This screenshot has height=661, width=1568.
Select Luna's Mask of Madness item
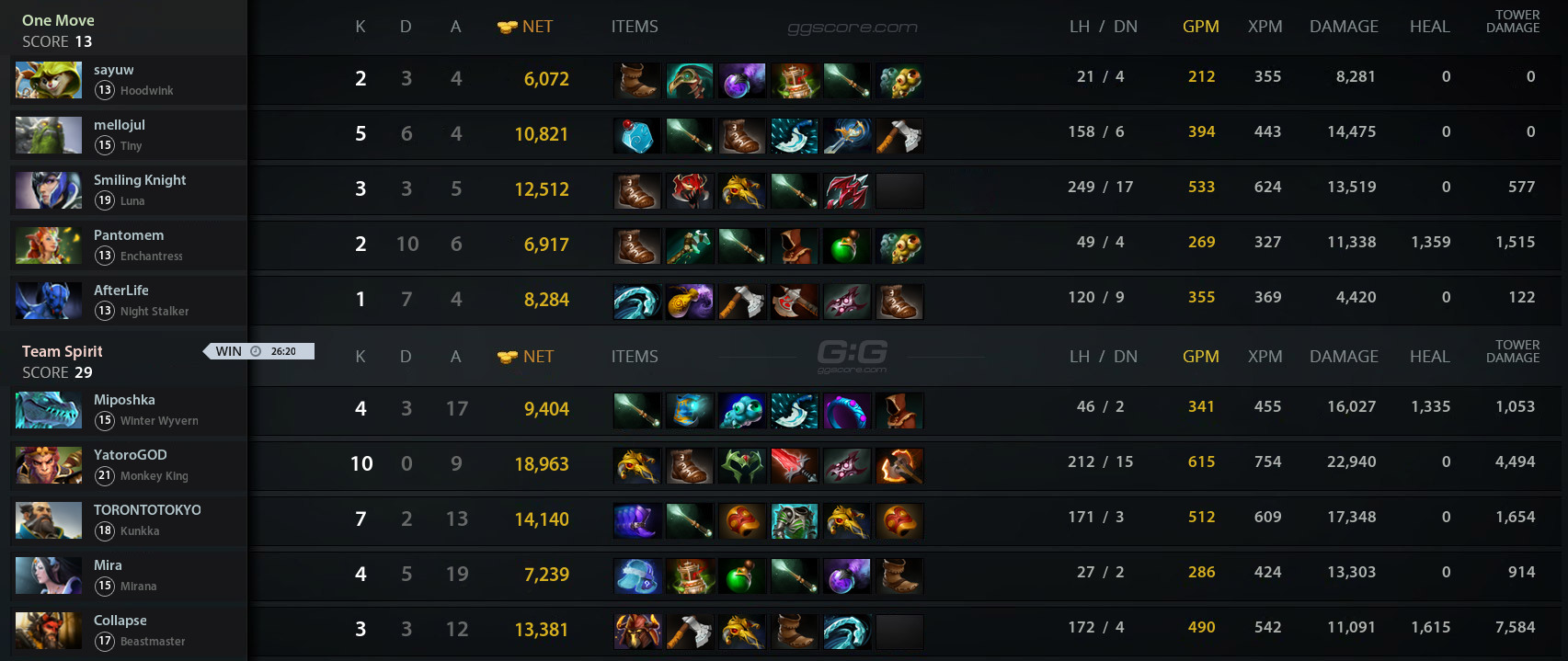689,191
